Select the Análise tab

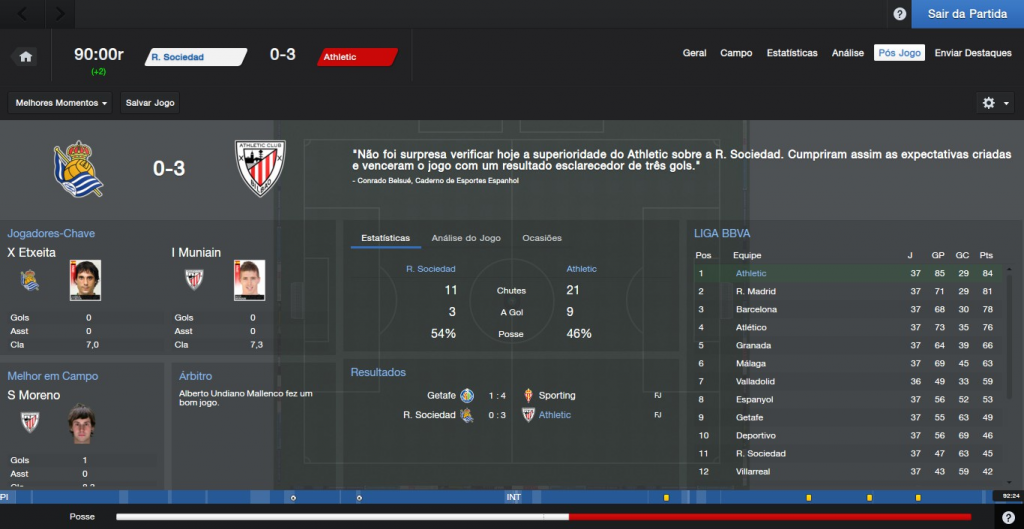(848, 53)
